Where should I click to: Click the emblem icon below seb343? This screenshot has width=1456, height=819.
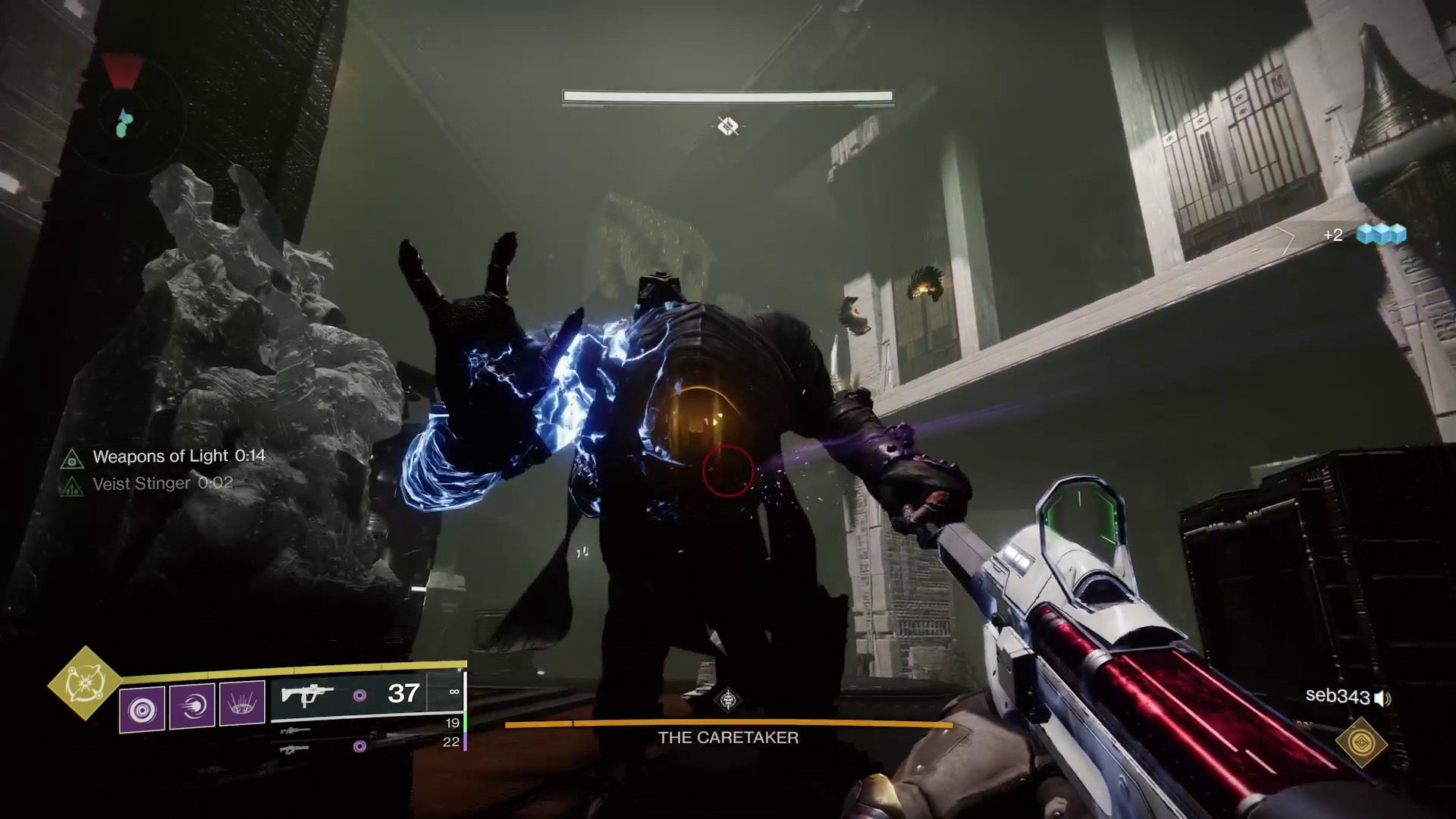[x=1362, y=741]
